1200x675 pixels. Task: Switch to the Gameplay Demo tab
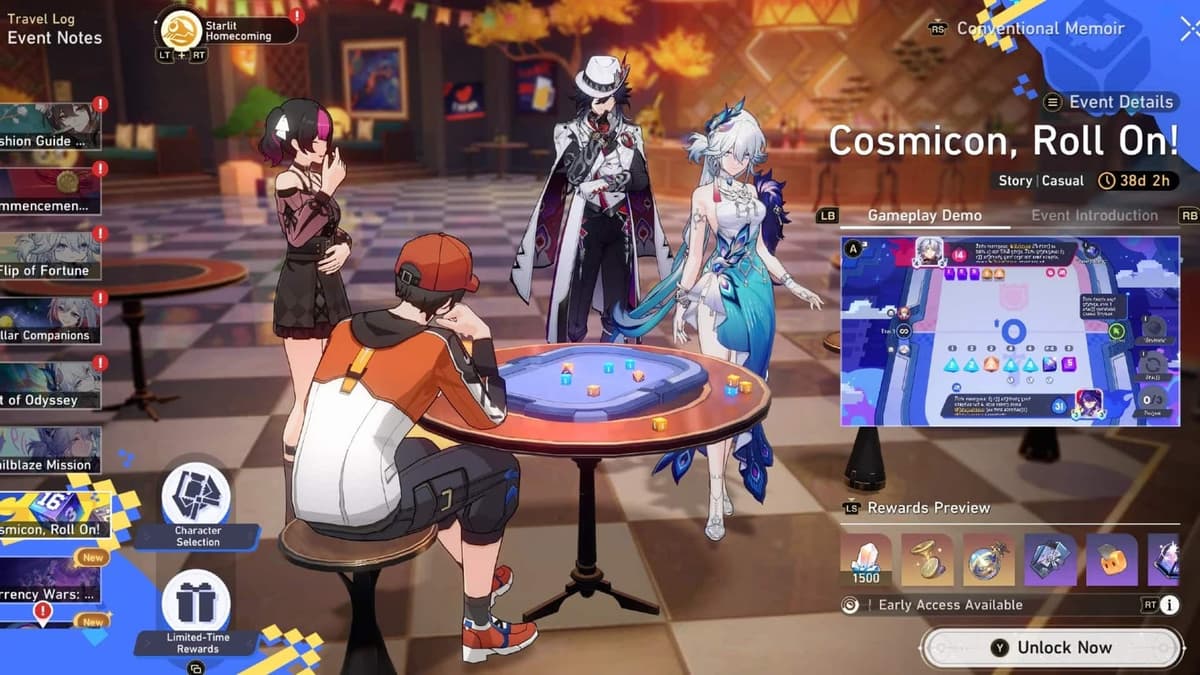coord(924,216)
